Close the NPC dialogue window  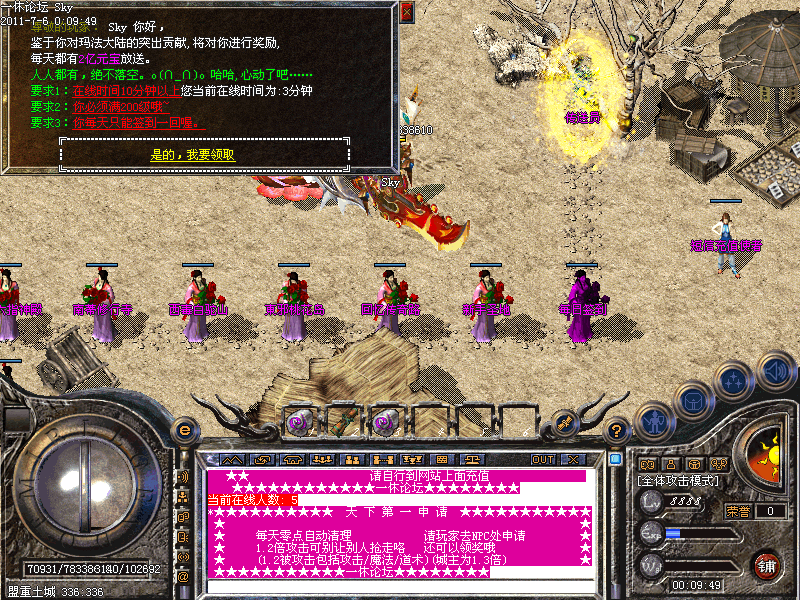tap(406, 12)
